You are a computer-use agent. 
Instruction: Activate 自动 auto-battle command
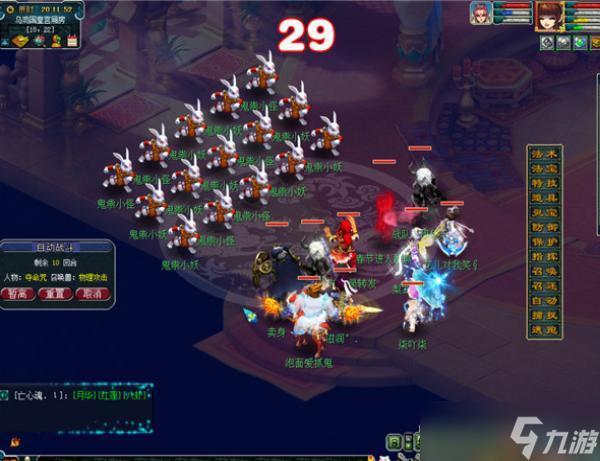point(546,300)
